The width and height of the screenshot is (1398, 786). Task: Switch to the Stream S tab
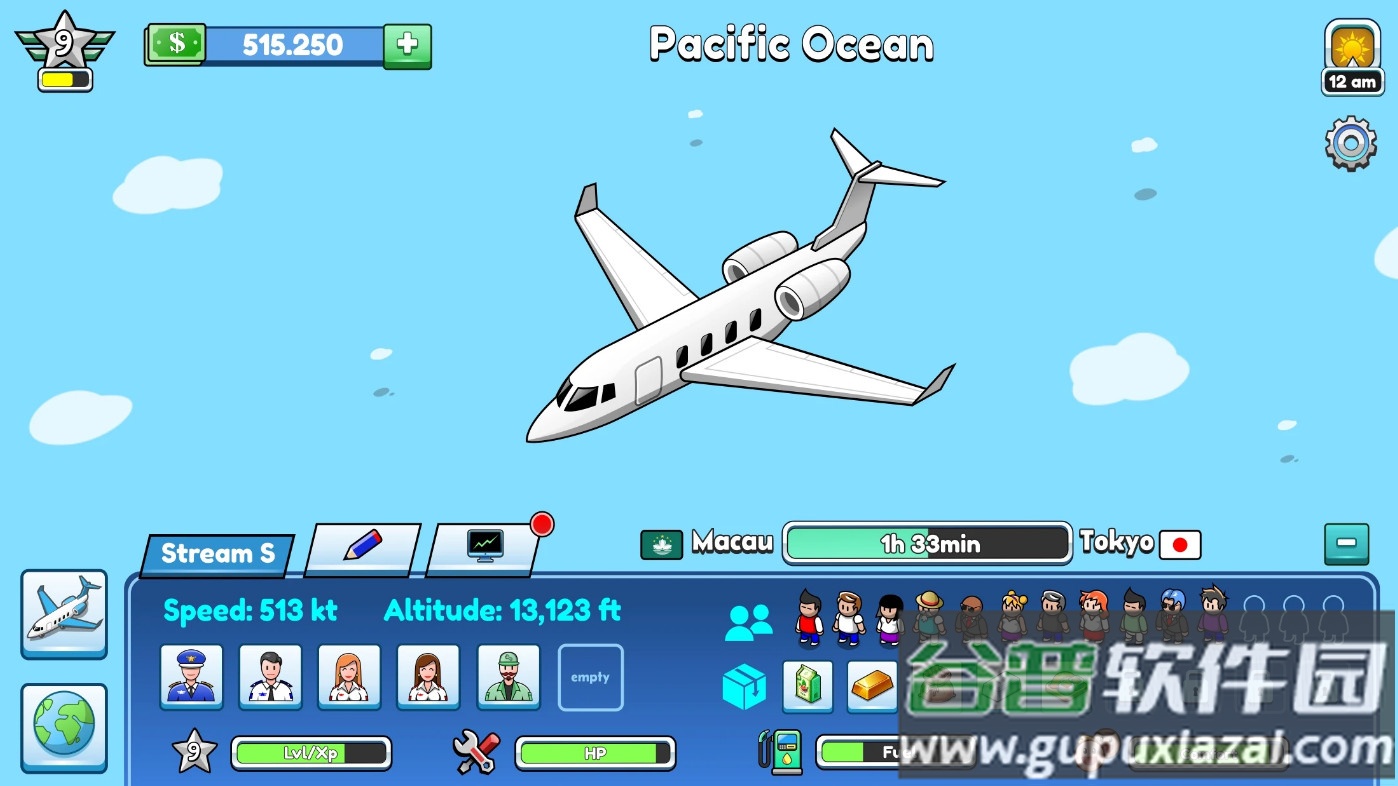point(213,551)
